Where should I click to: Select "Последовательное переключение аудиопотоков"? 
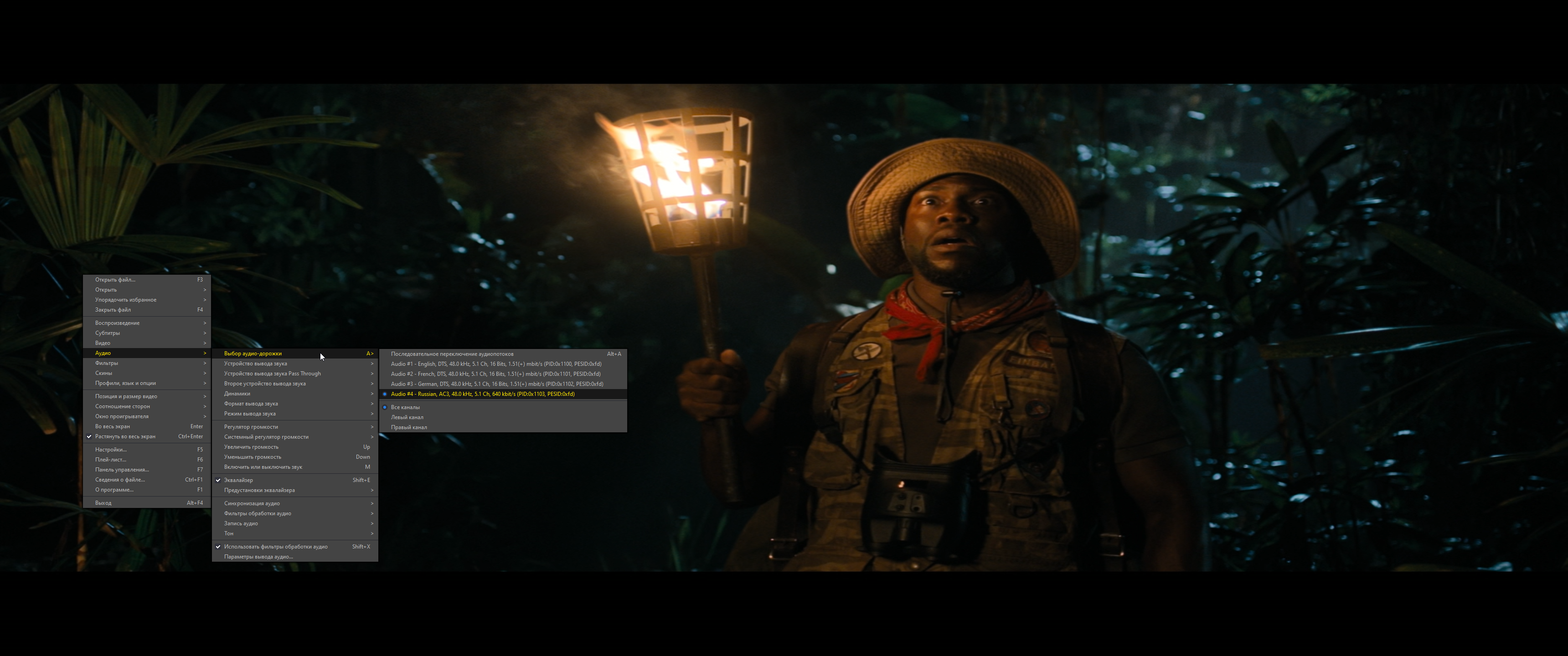452,353
